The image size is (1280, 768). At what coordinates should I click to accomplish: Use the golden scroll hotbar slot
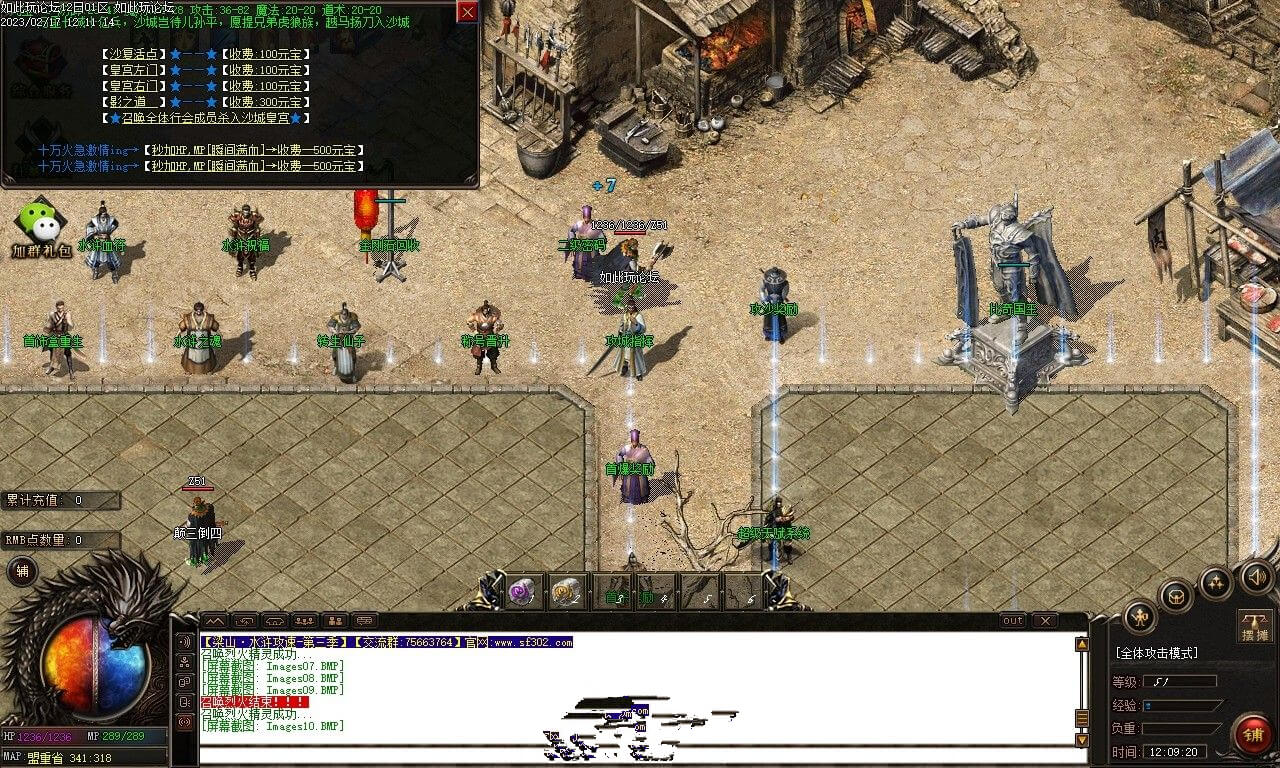coord(566,592)
